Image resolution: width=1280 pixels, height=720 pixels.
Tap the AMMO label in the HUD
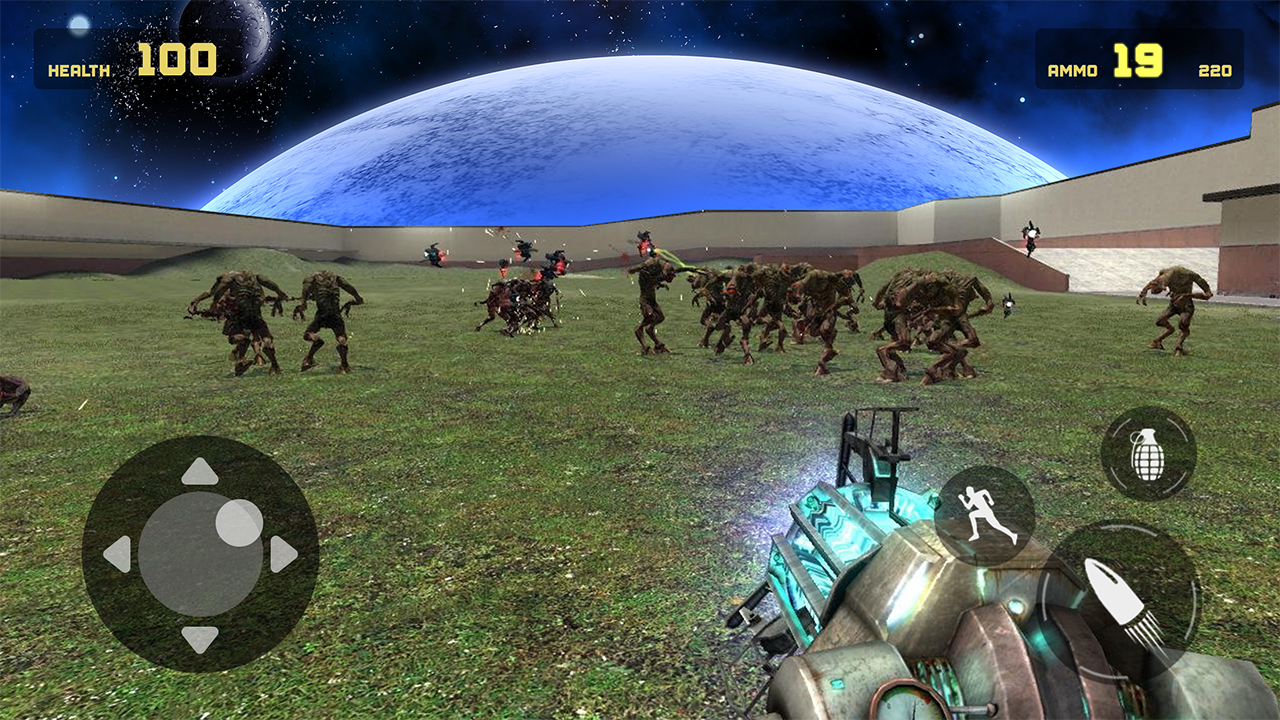[1072, 68]
